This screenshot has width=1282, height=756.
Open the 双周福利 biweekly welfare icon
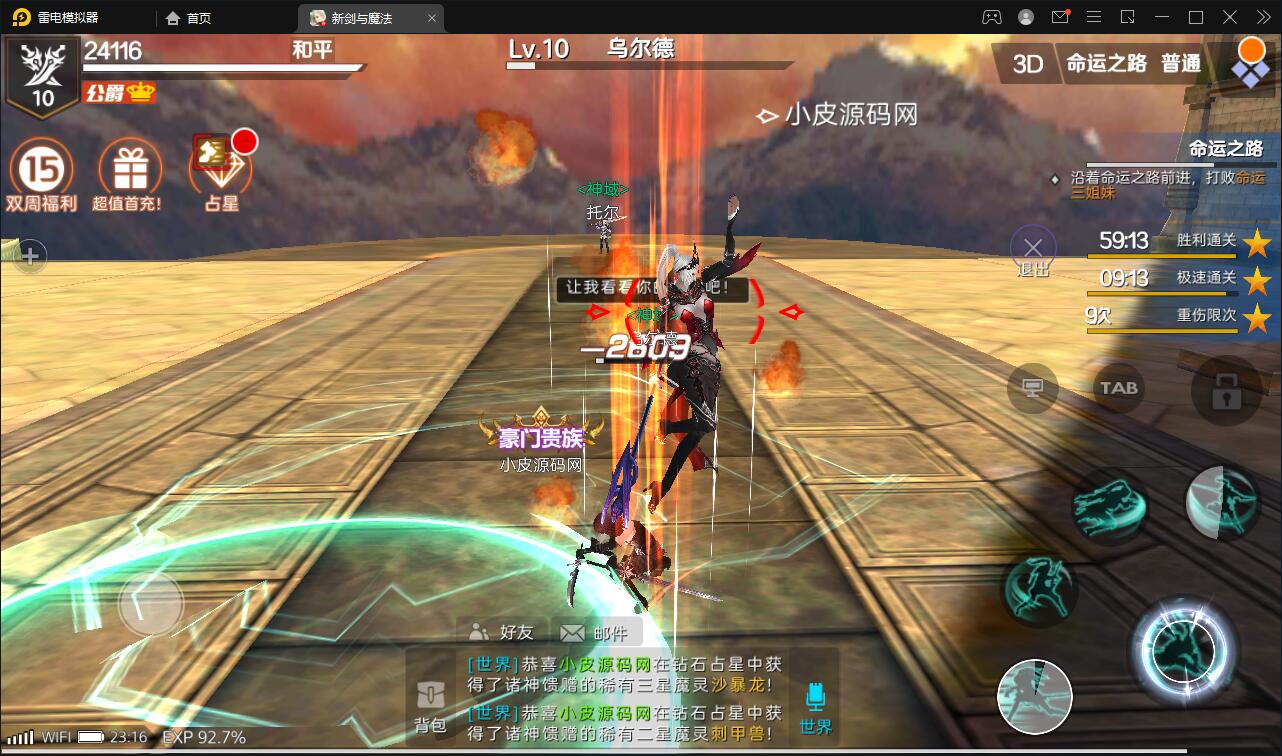(40, 170)
